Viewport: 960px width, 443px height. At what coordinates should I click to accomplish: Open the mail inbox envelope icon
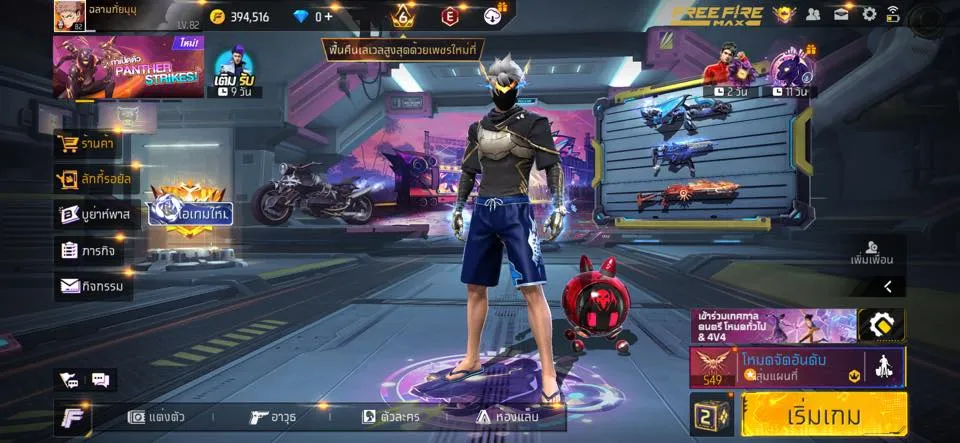841,14
